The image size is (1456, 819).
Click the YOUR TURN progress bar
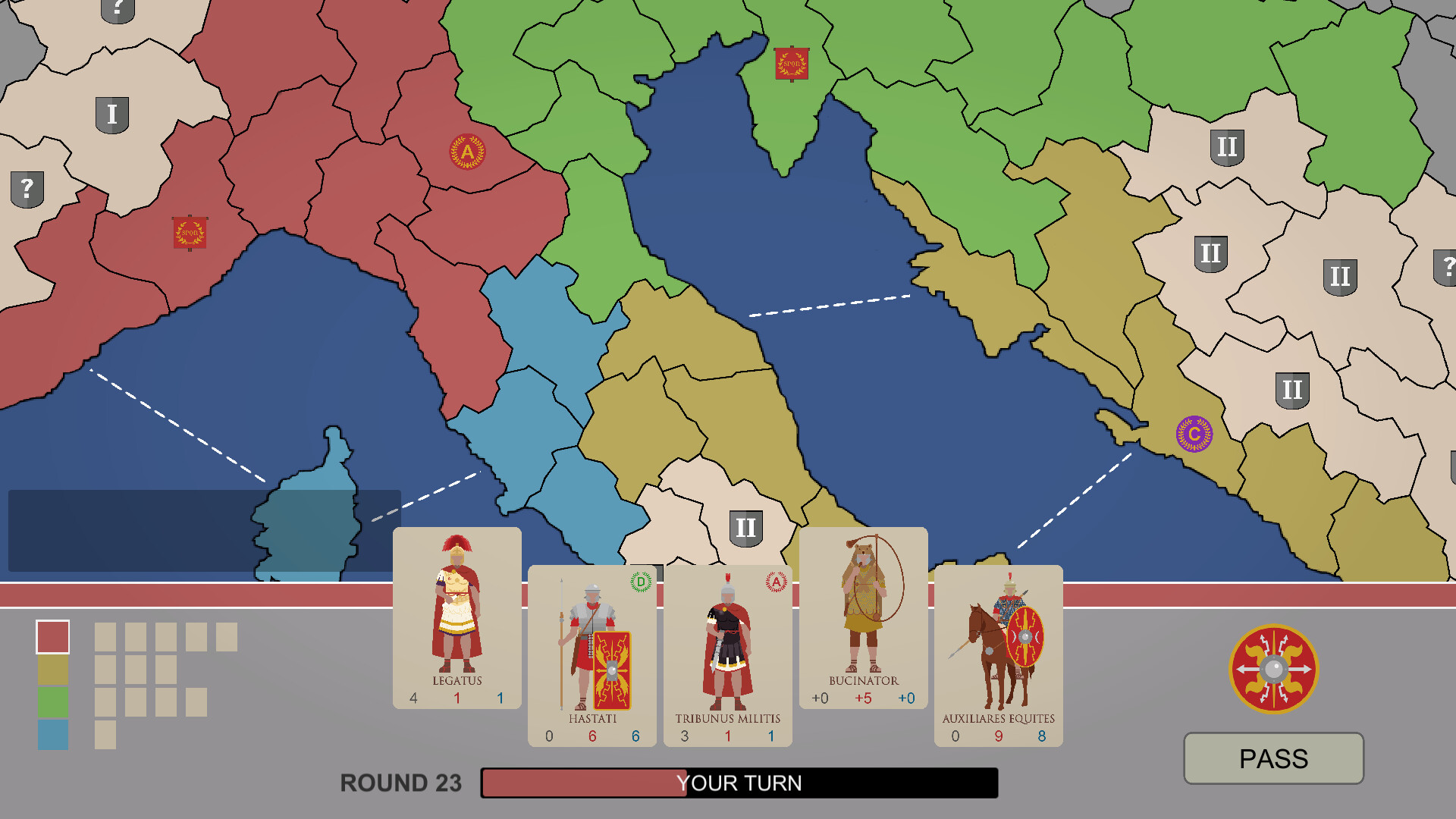tap(738, 783)
